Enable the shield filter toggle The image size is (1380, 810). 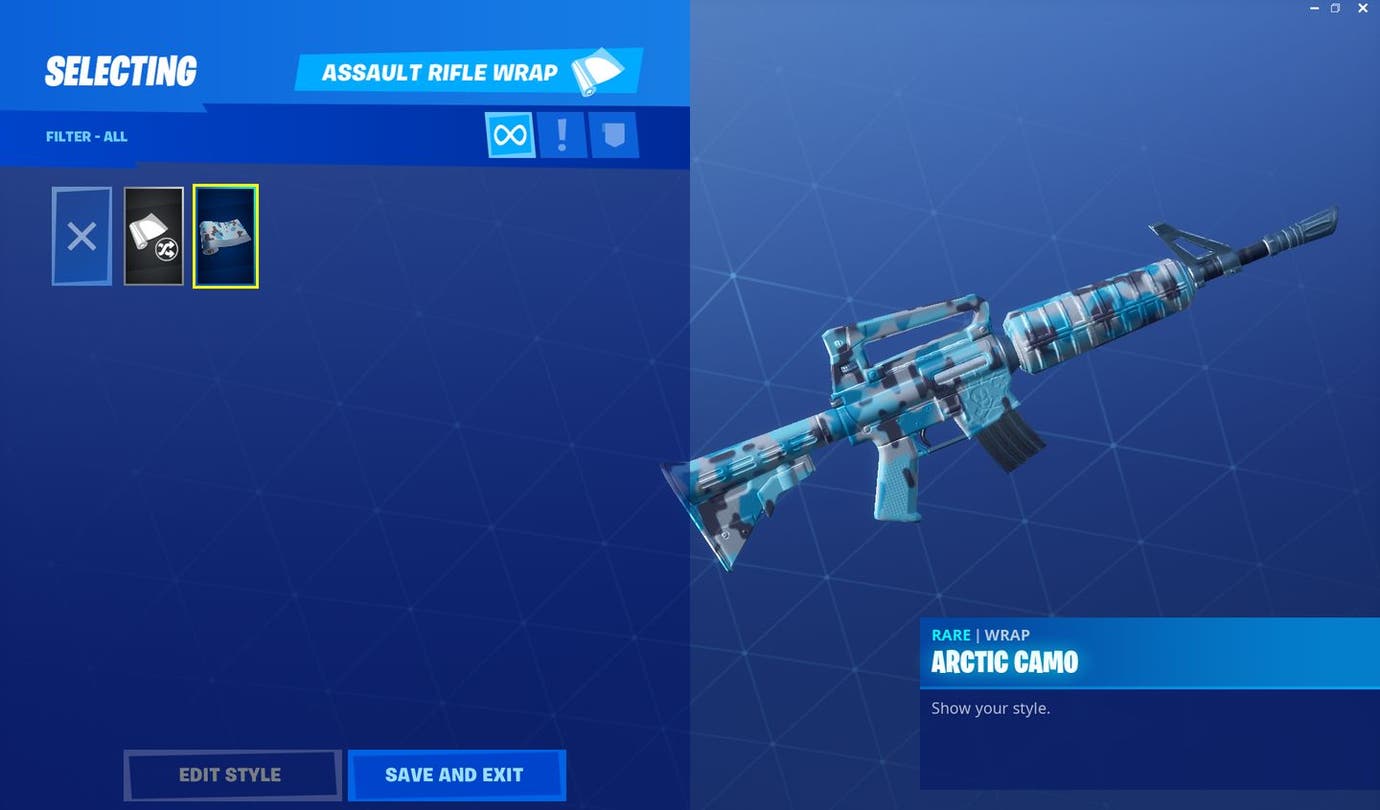pos(614,135)
